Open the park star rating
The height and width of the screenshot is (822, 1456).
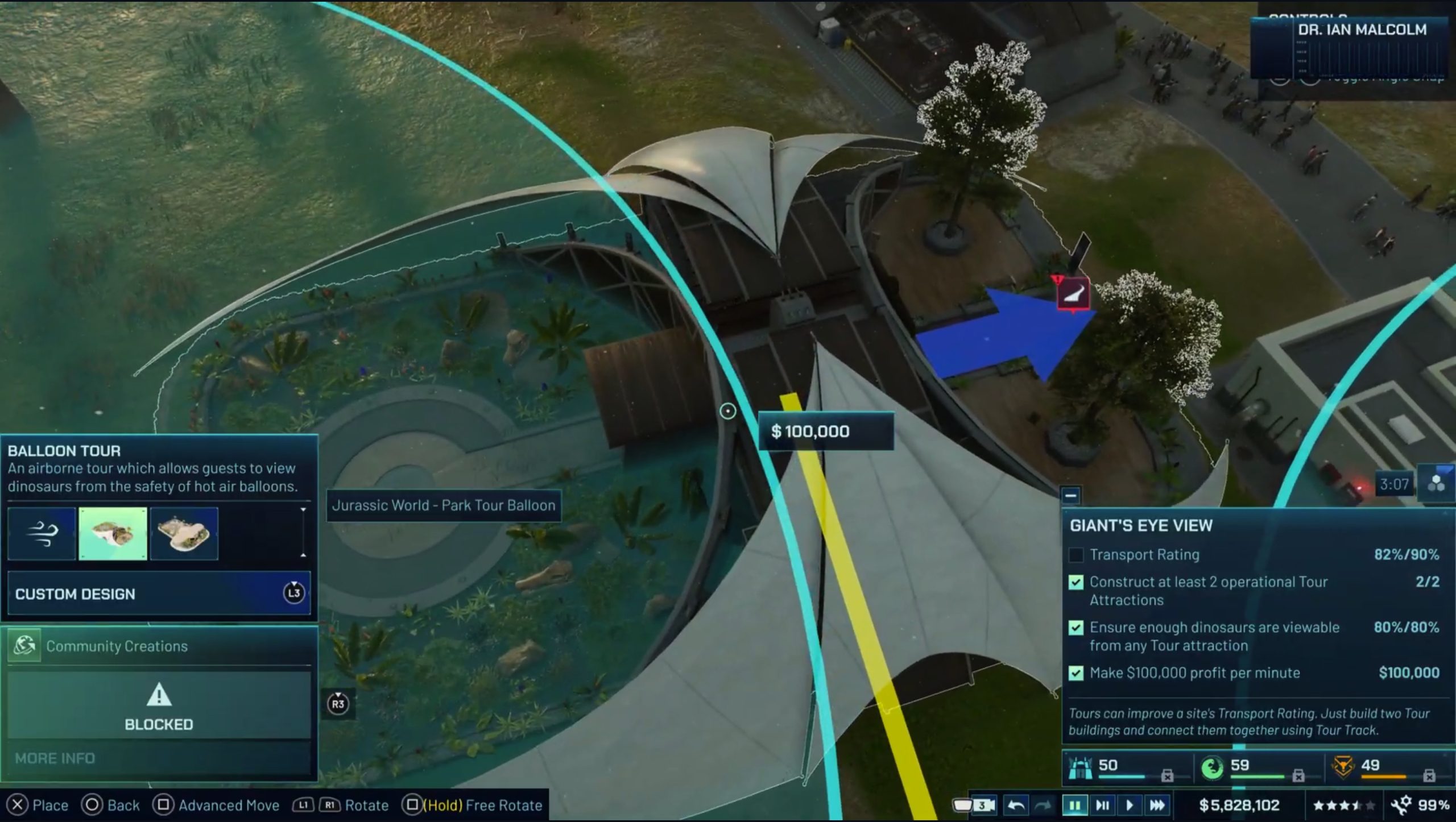[x=1343, y=805]
